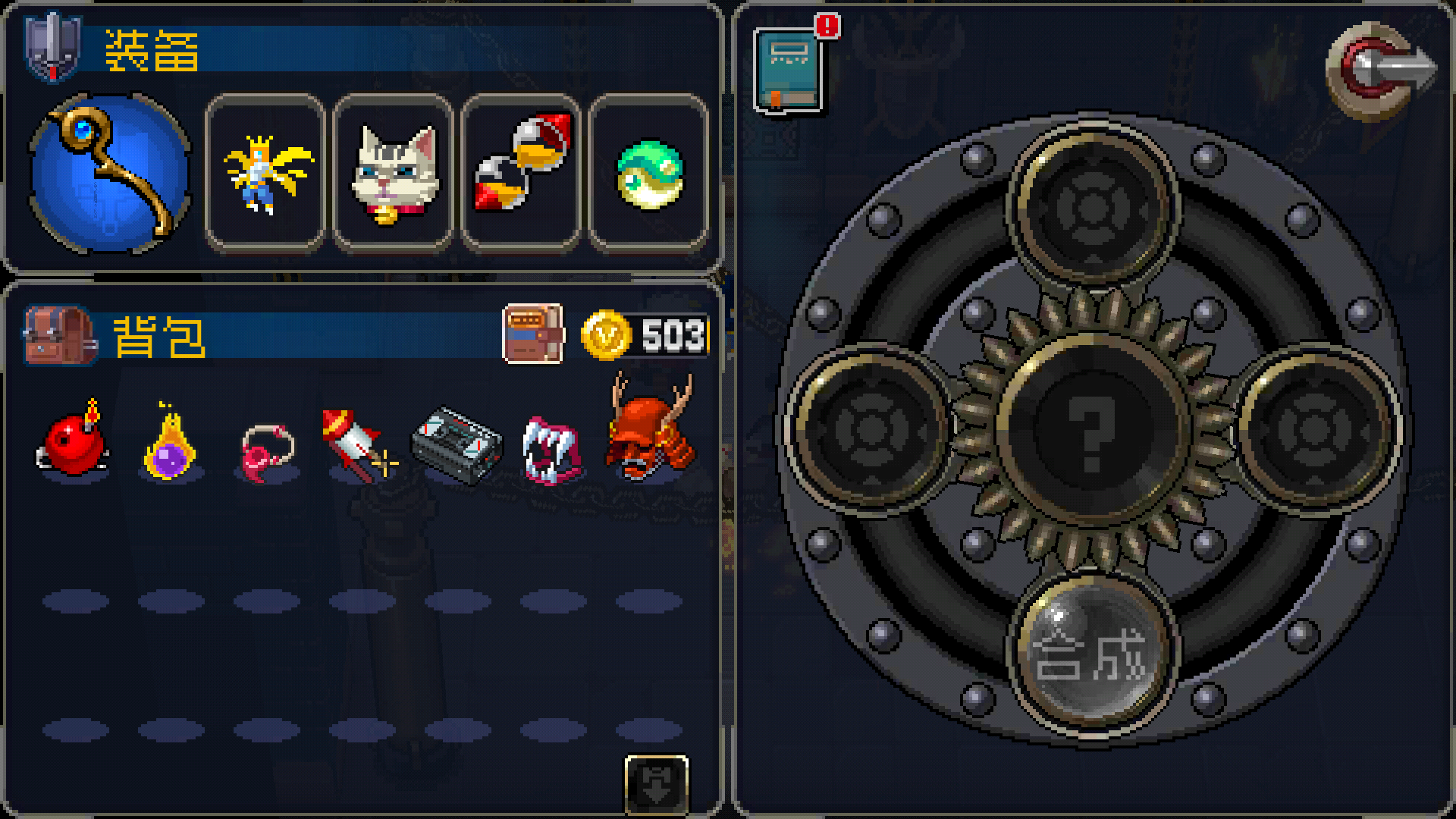The width and height of the screenshot is (1456, 819).
Task: Place an item in the left crafting slot
Action: point(871,429)
